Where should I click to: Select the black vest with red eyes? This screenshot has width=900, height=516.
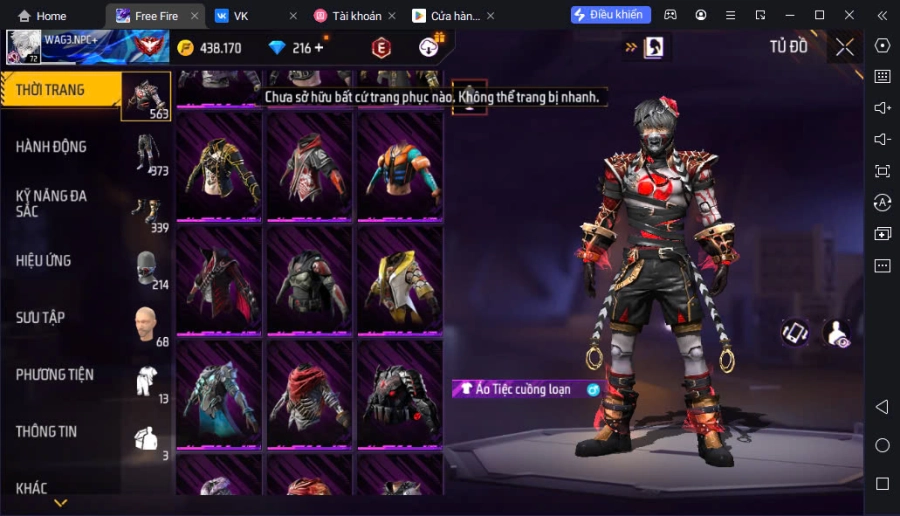(x=399, y=394)
